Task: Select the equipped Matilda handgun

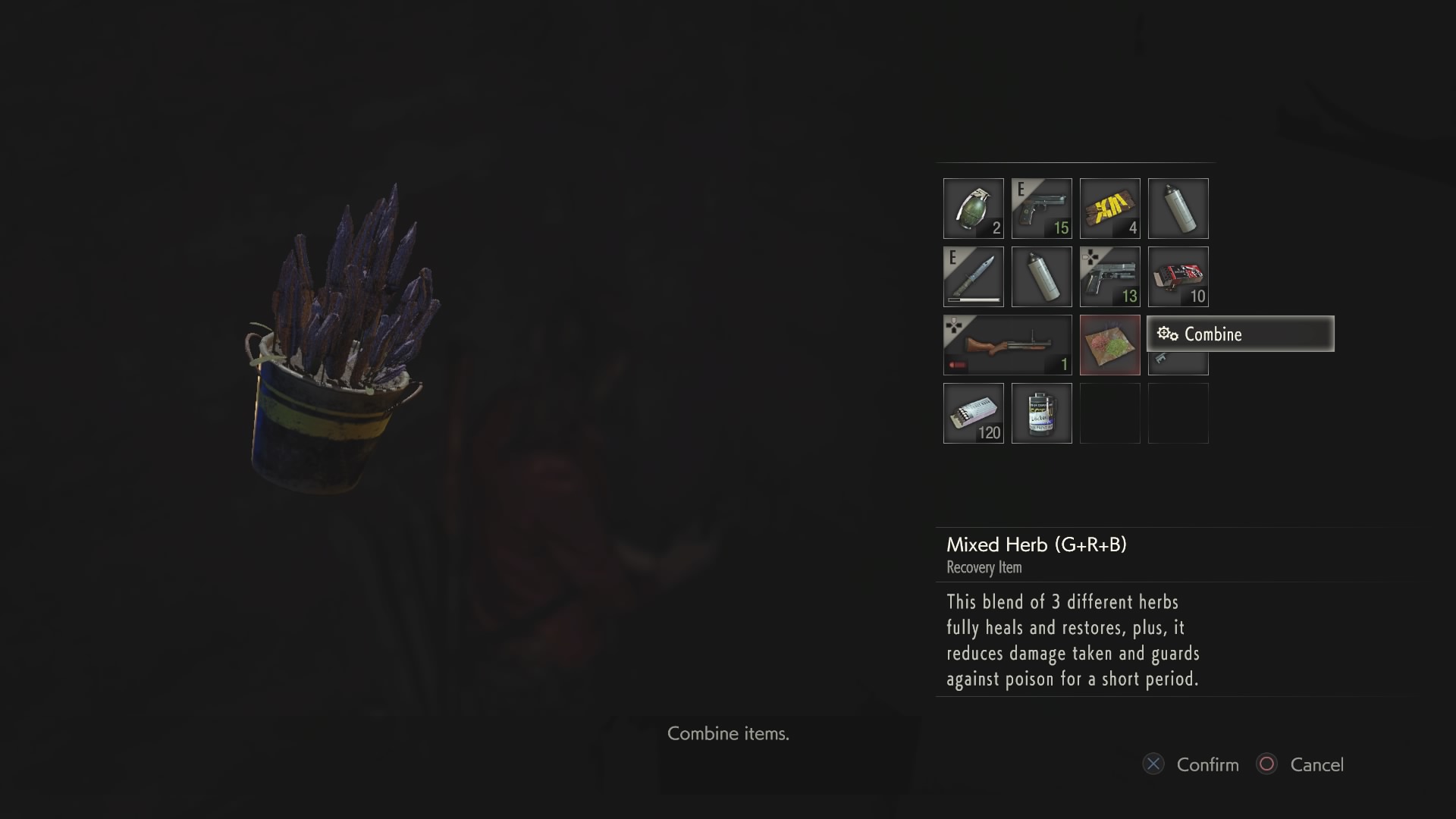Action: click(1041, 209)
